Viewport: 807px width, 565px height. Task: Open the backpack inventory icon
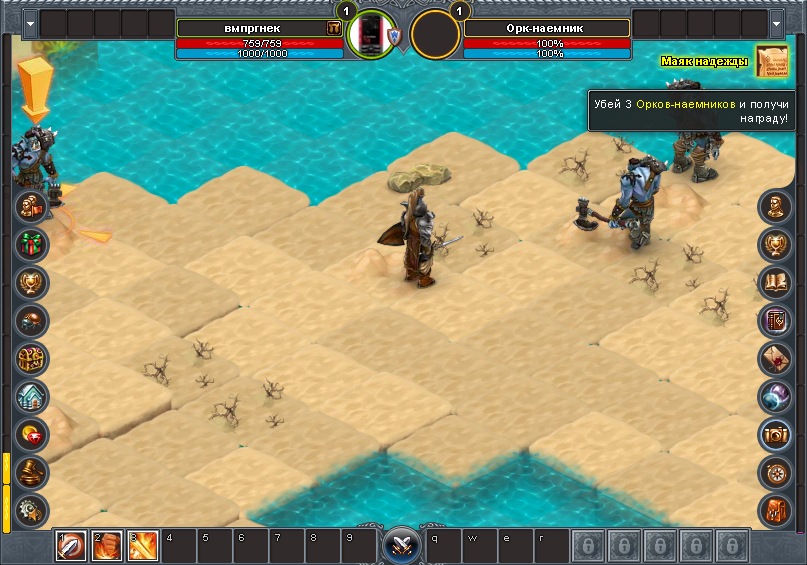pyautogui.click(x=775, y=508)
